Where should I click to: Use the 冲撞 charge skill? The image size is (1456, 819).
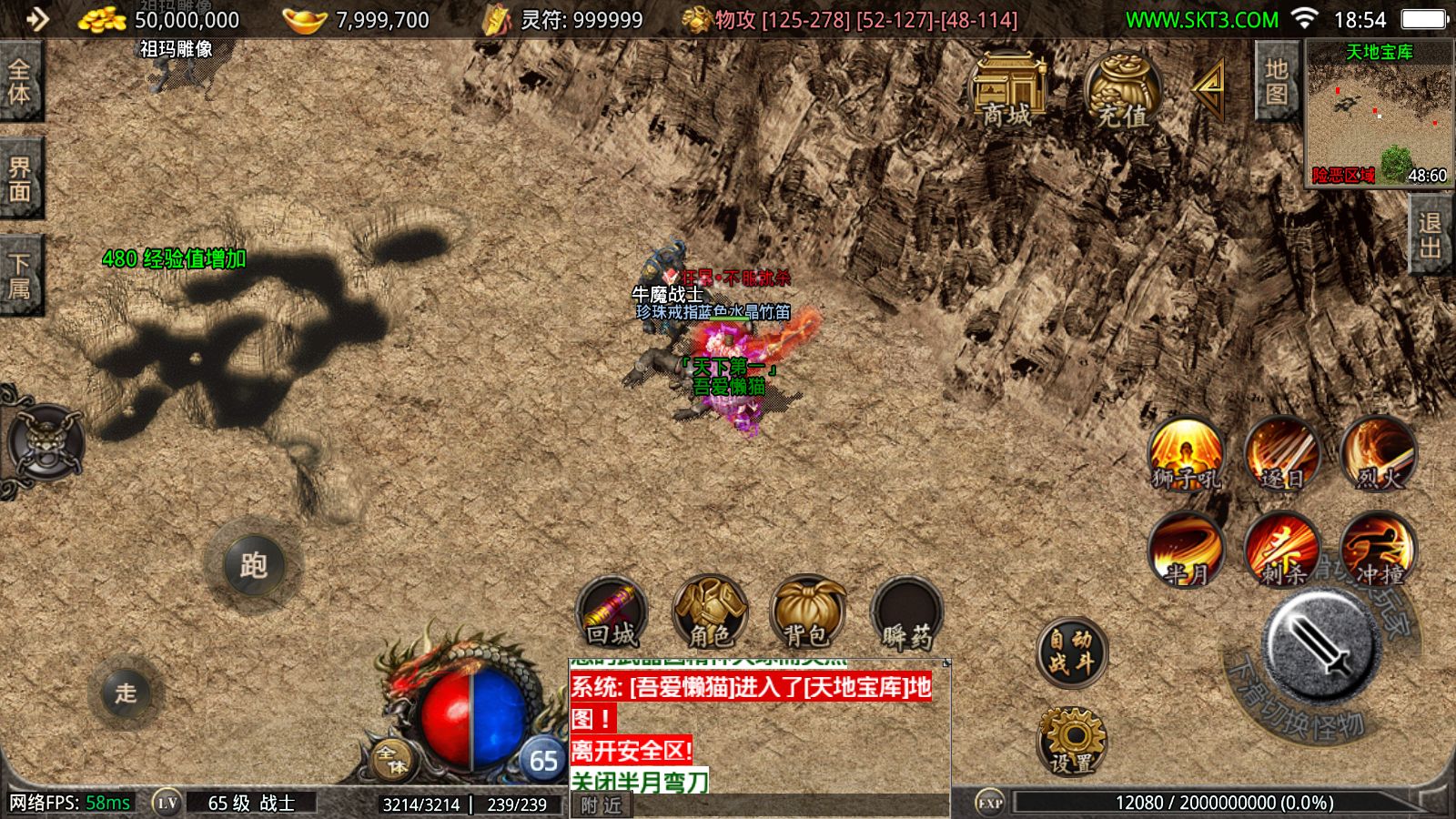coord(1378,549)
